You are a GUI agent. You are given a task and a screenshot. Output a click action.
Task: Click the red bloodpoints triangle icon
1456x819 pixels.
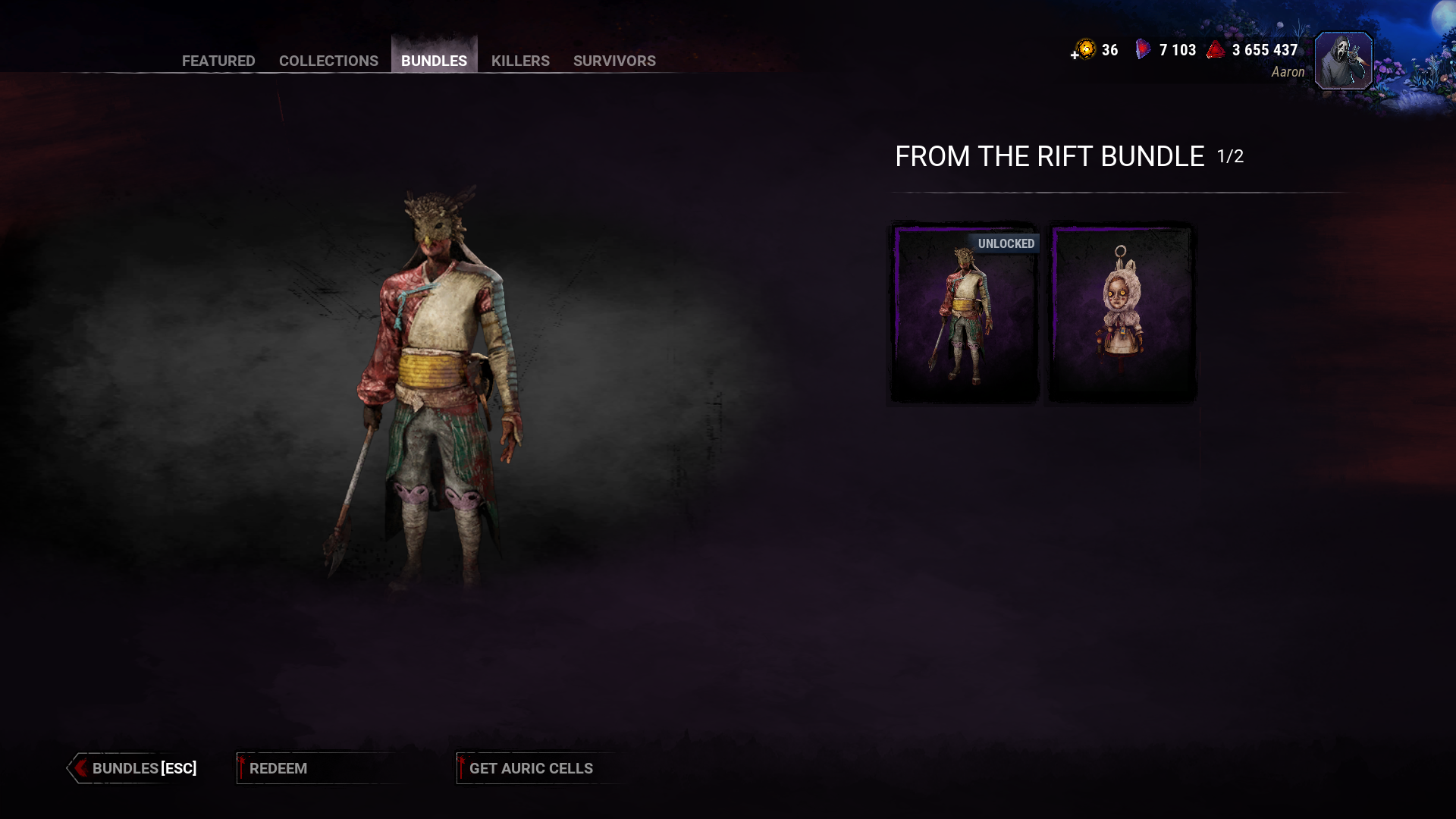[1216, 49]
